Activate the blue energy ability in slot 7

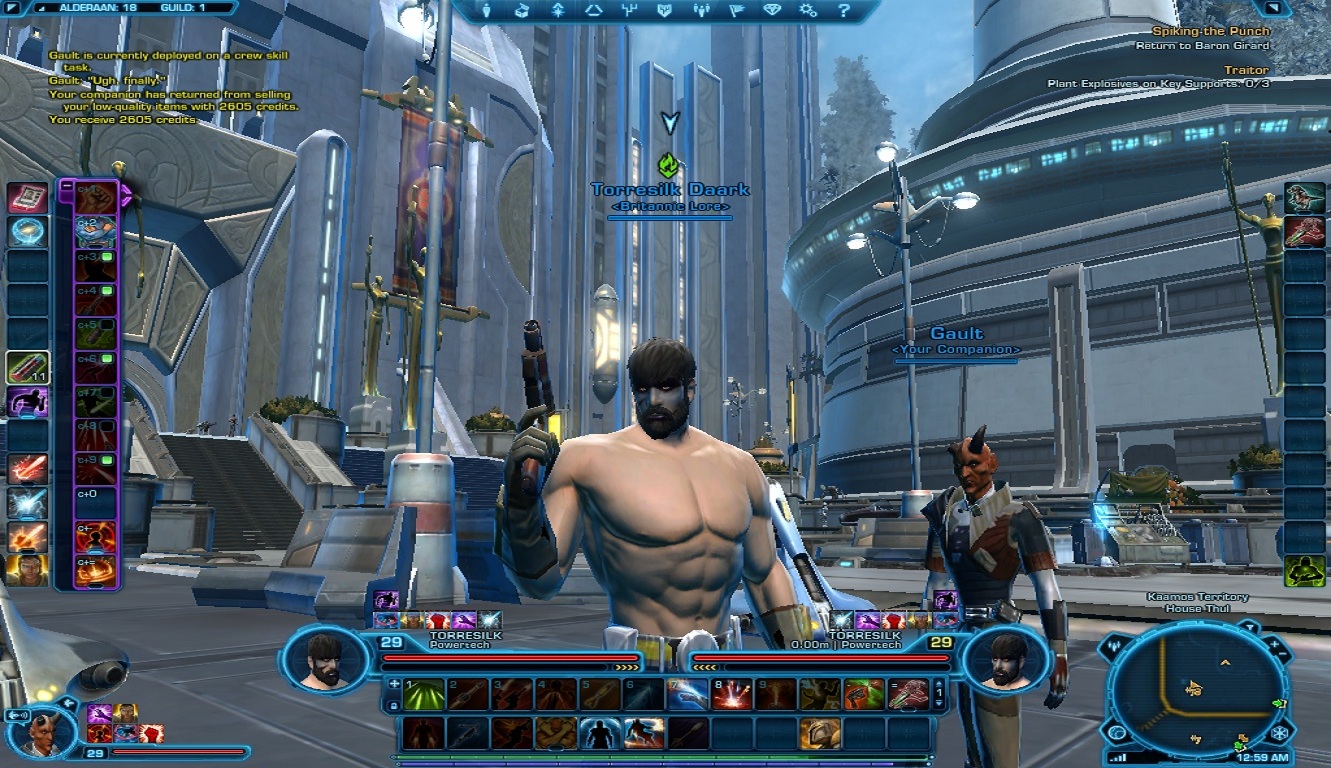[x=688, y=694]
